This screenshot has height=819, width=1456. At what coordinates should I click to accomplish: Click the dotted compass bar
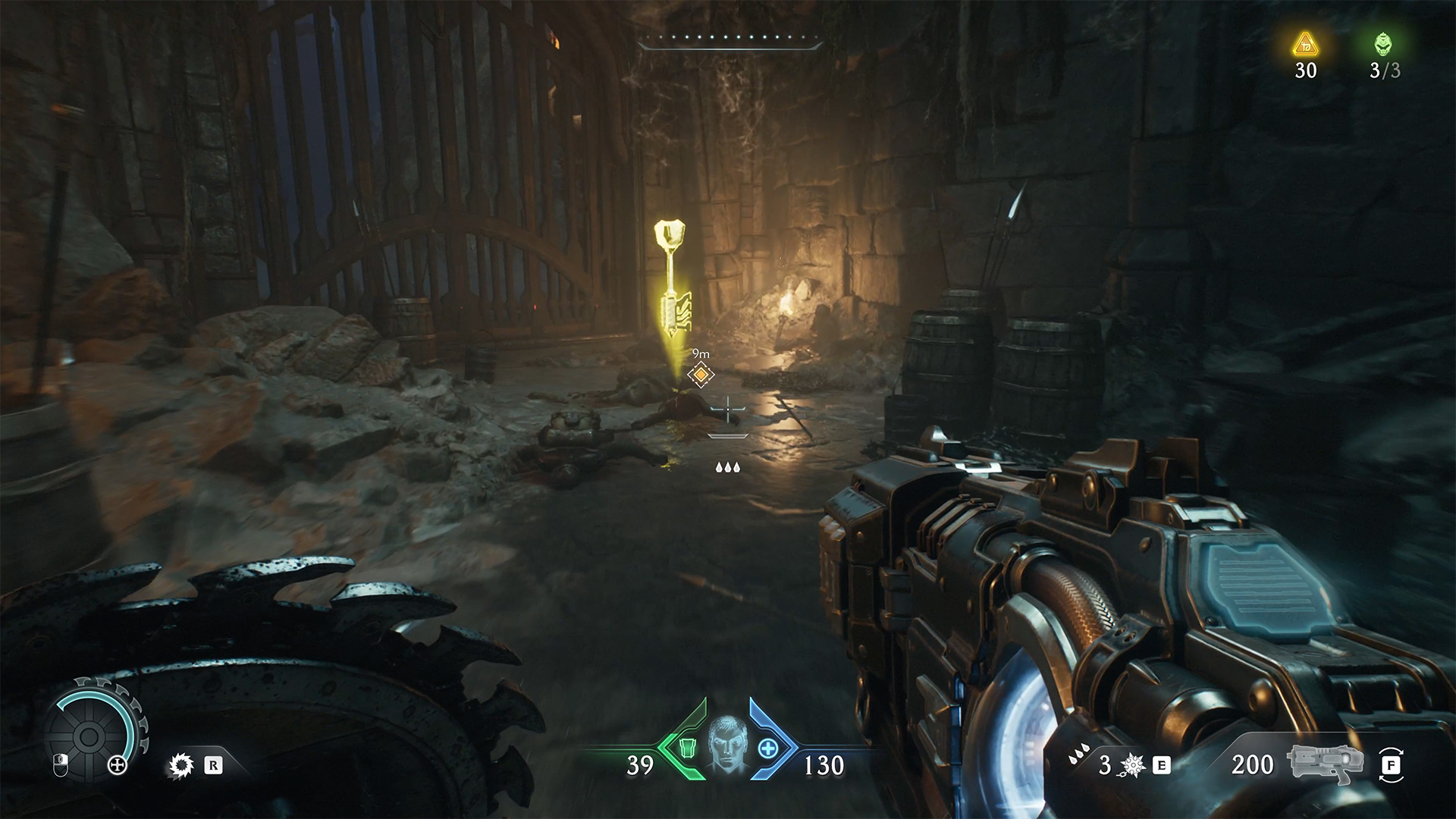730,39
